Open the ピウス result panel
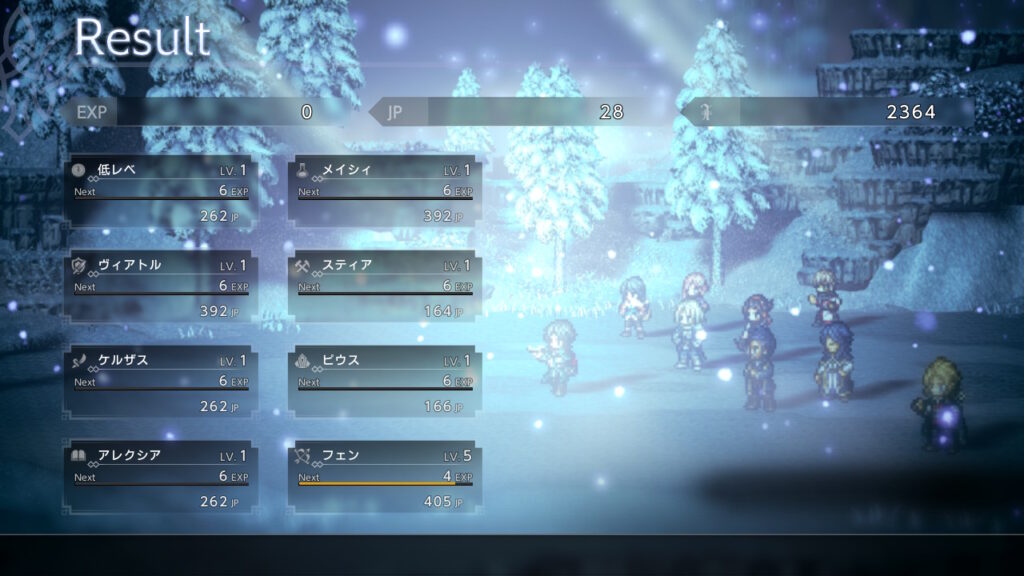This screenshot has height=576, width=1024. [x=384, y=381]
